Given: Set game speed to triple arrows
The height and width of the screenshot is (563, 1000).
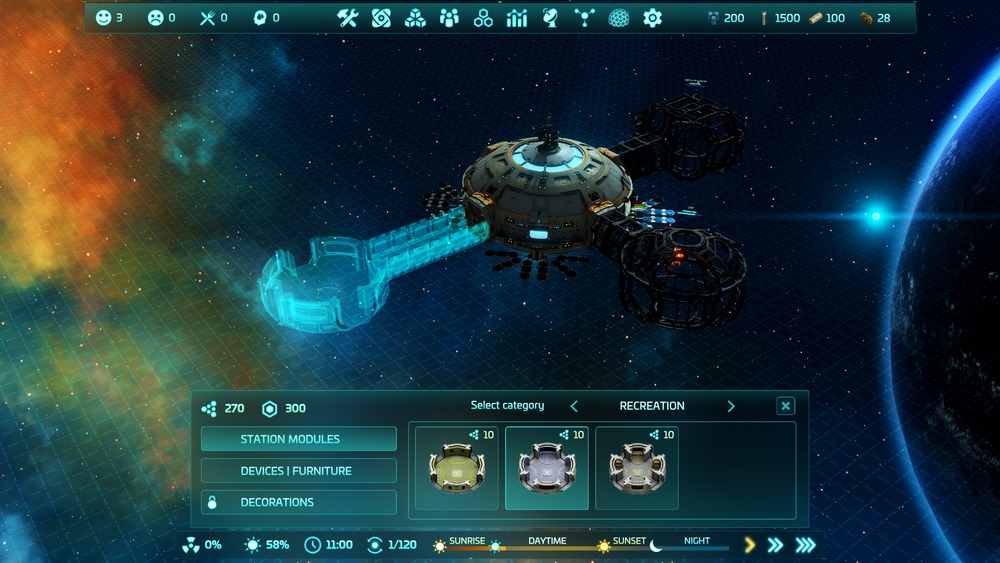Looking at the screenshot, I should 805,545.
